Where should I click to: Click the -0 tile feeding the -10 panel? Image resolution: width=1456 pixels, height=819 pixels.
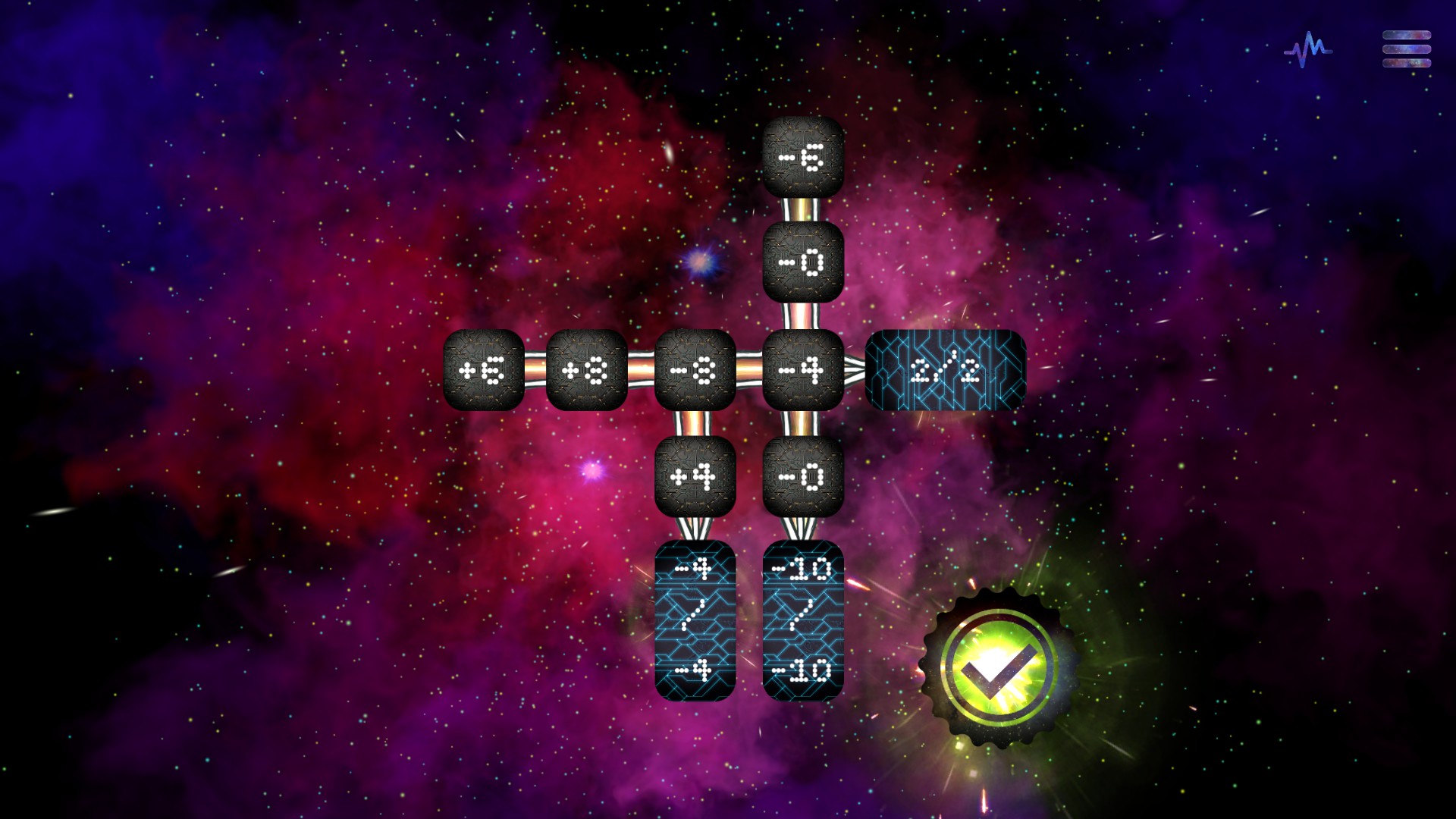(803, 476)
